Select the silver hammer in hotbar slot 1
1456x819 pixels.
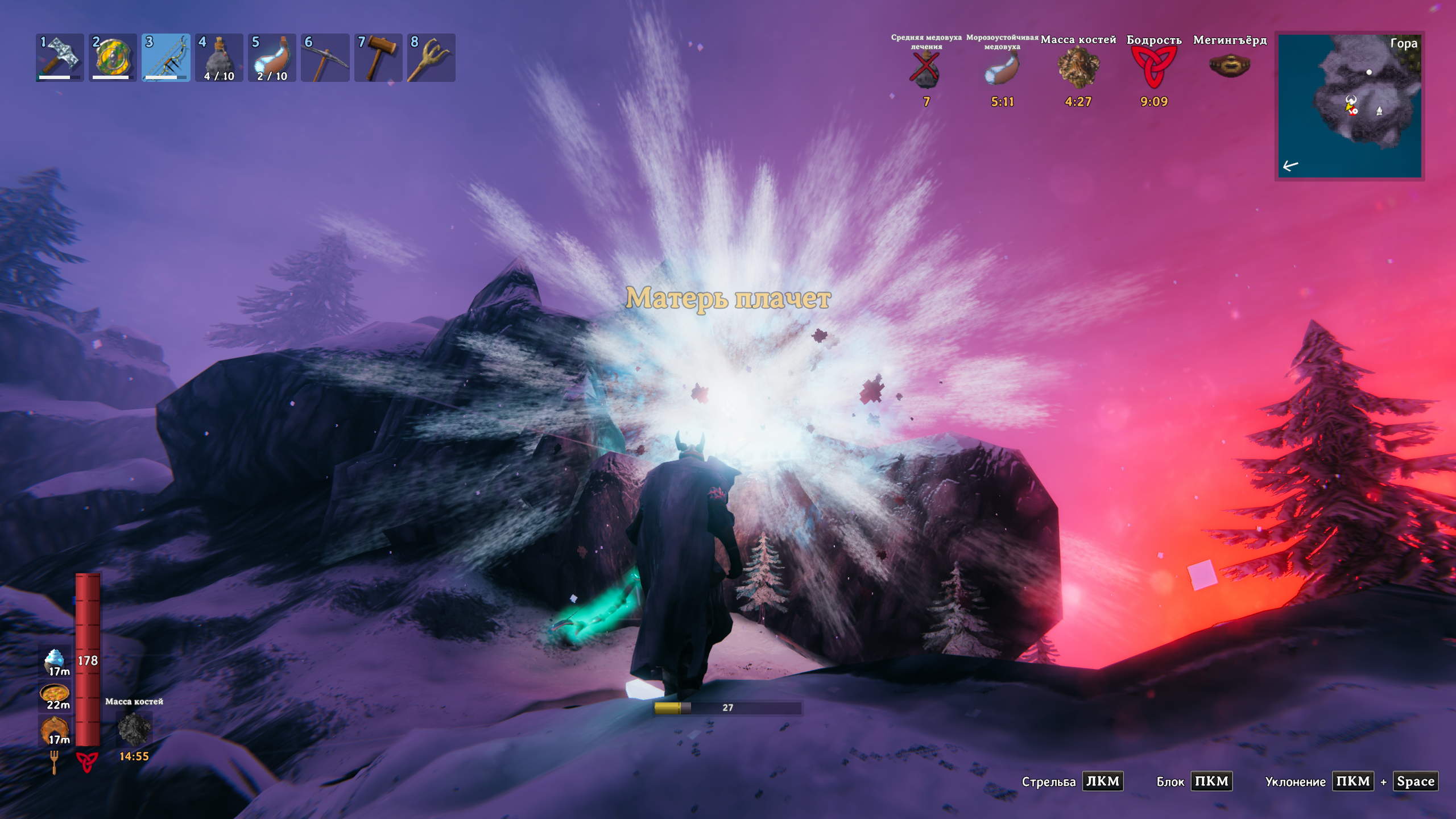[60, 57]
